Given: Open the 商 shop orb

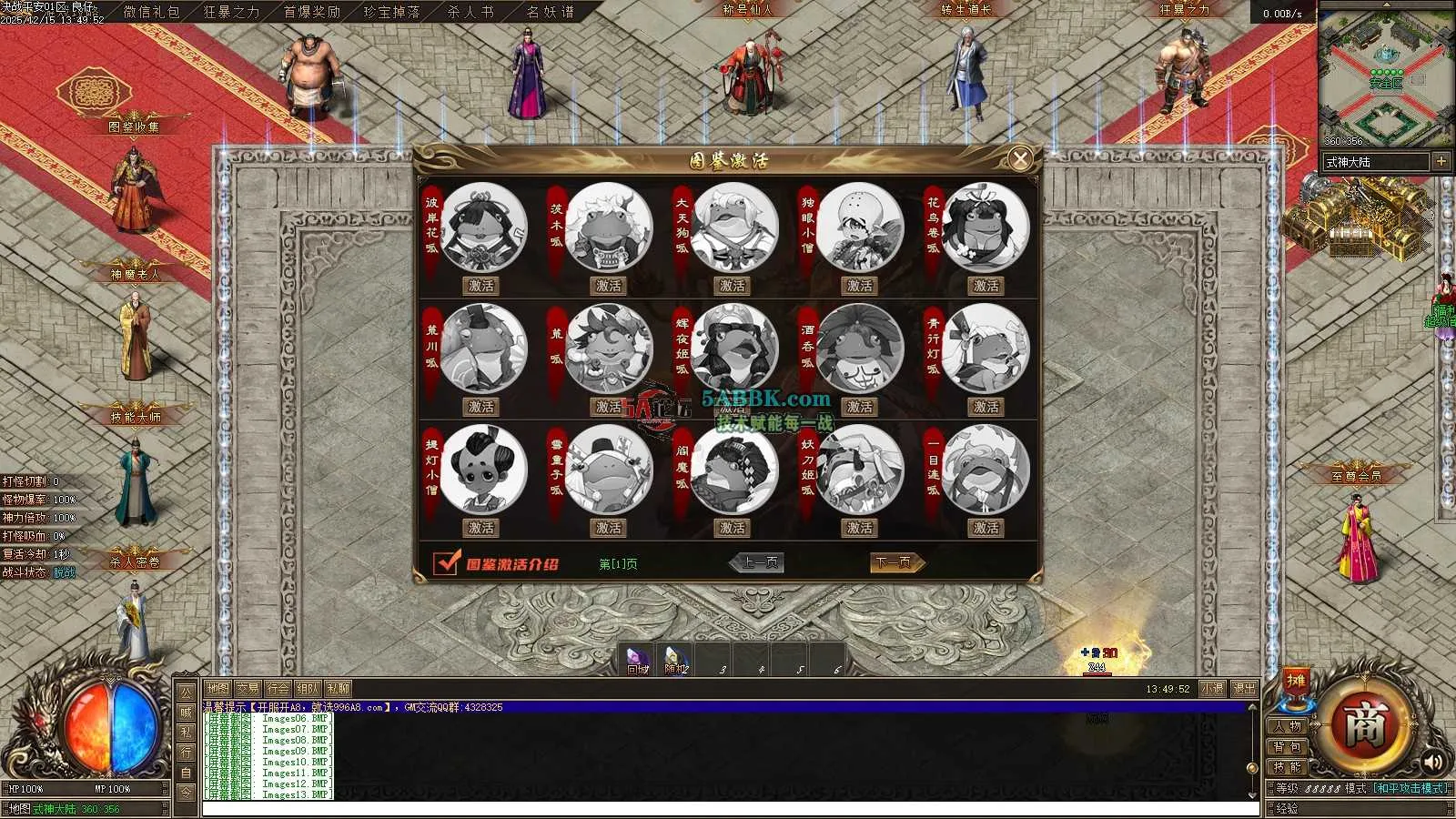Looking at the screenshot, I should (x=1364, y=725).
